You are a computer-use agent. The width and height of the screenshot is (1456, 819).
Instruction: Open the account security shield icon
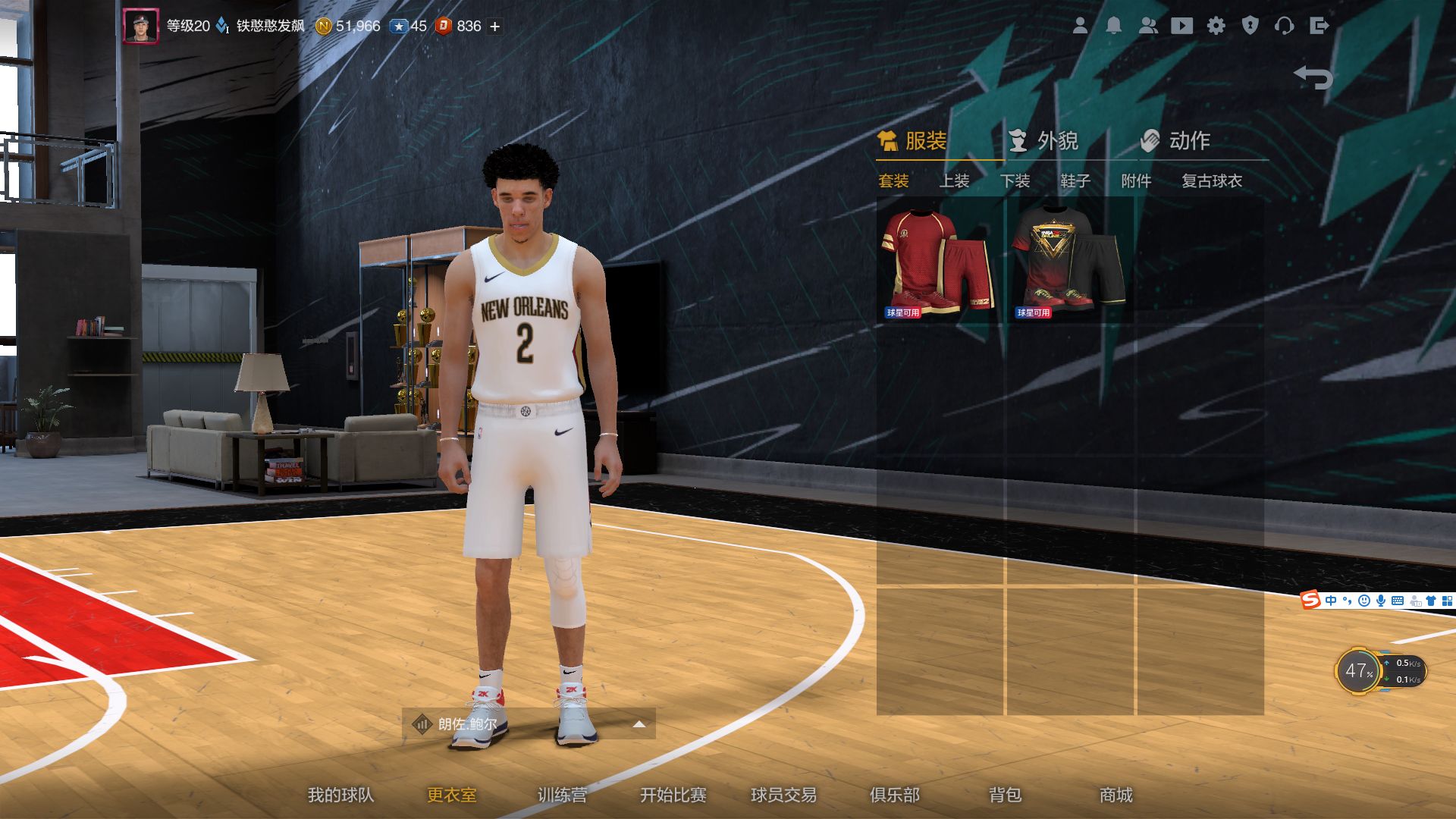(x=1251, y=25)
